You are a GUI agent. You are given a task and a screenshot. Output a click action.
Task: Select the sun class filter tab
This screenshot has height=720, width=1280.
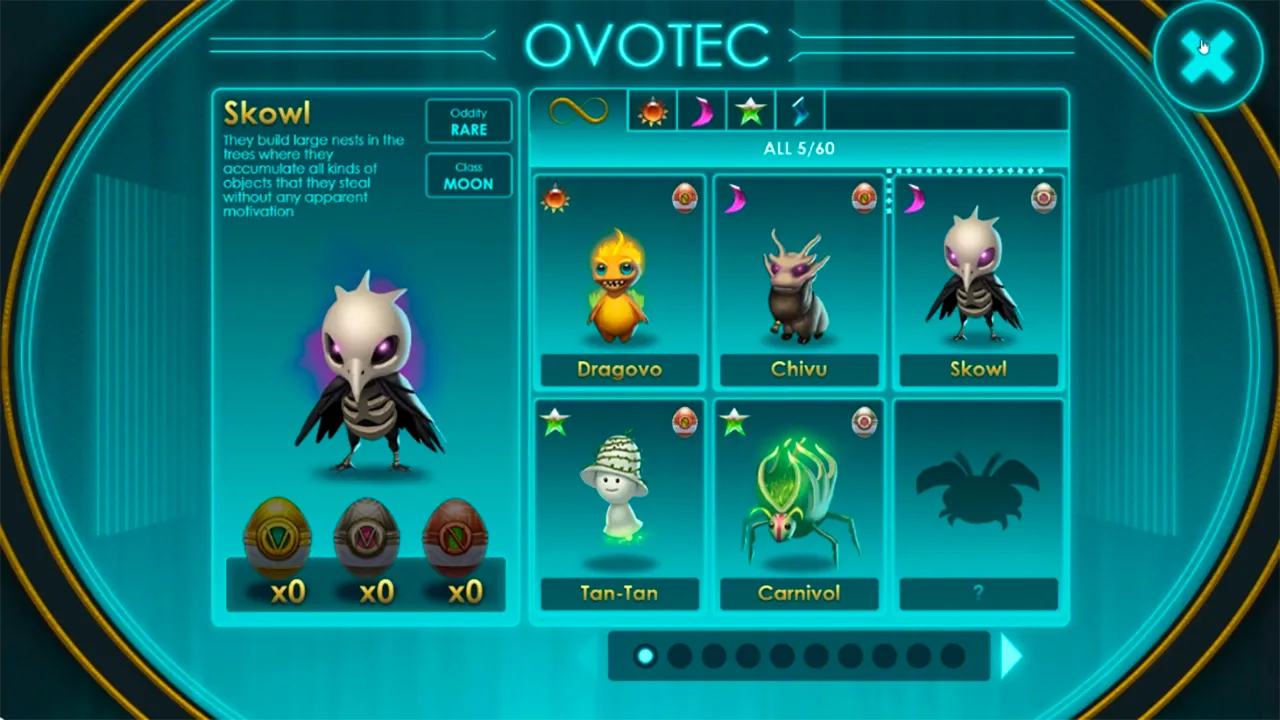652,111
